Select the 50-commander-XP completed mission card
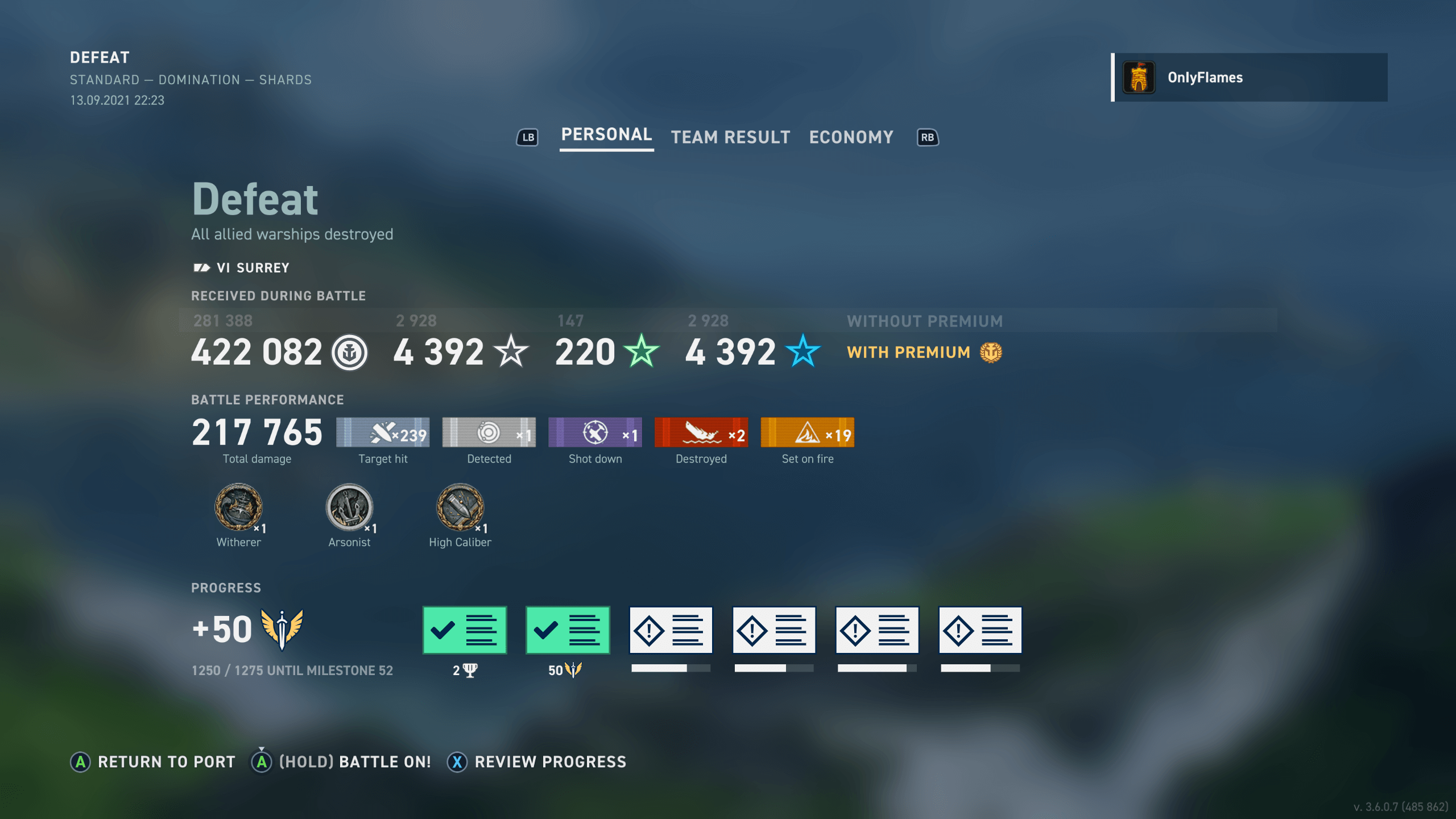The width and height of the screenshot is (1456, 819). click(x=567, y=630)
